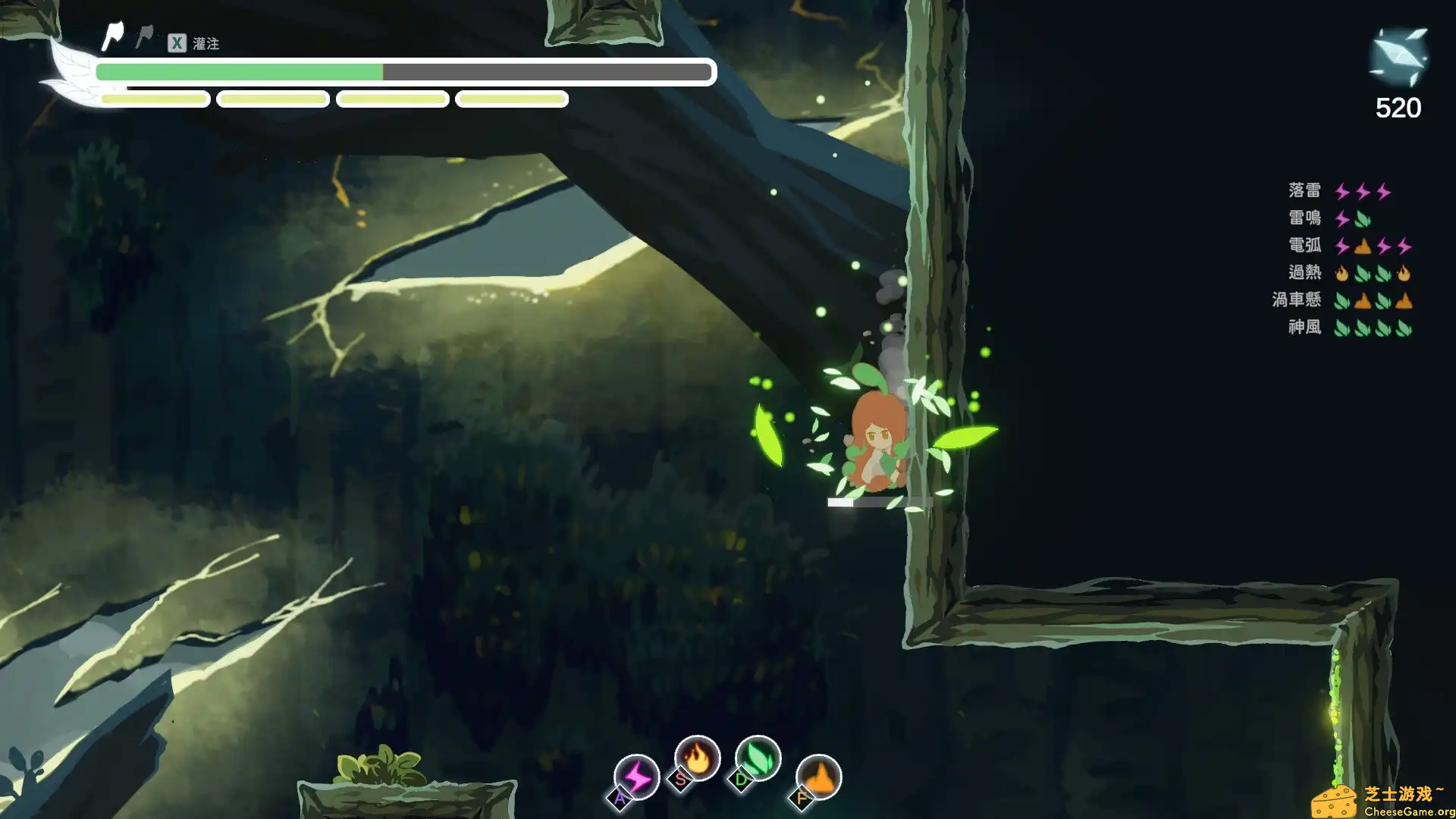
Task: Toggle the leaf rune next to 雷鳴
Action: 1361,219
